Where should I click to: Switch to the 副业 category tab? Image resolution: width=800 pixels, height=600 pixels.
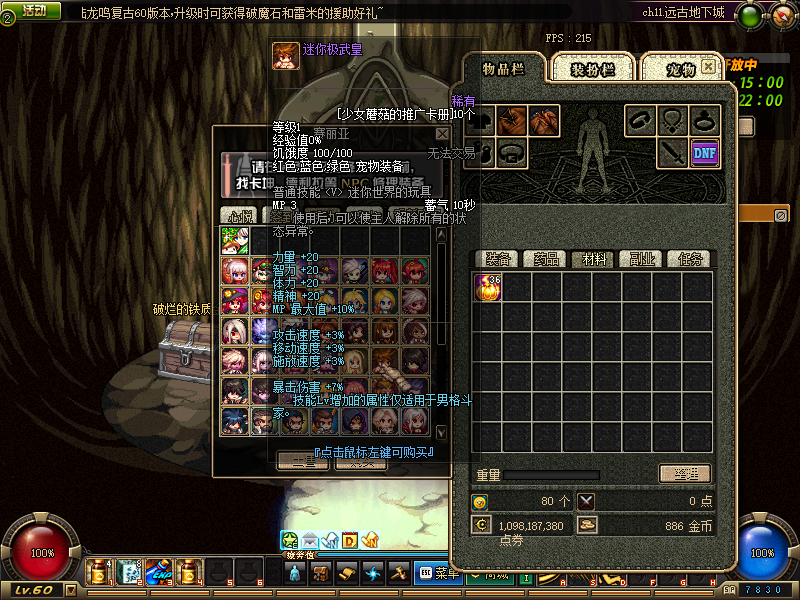click(x=641, y=259)
